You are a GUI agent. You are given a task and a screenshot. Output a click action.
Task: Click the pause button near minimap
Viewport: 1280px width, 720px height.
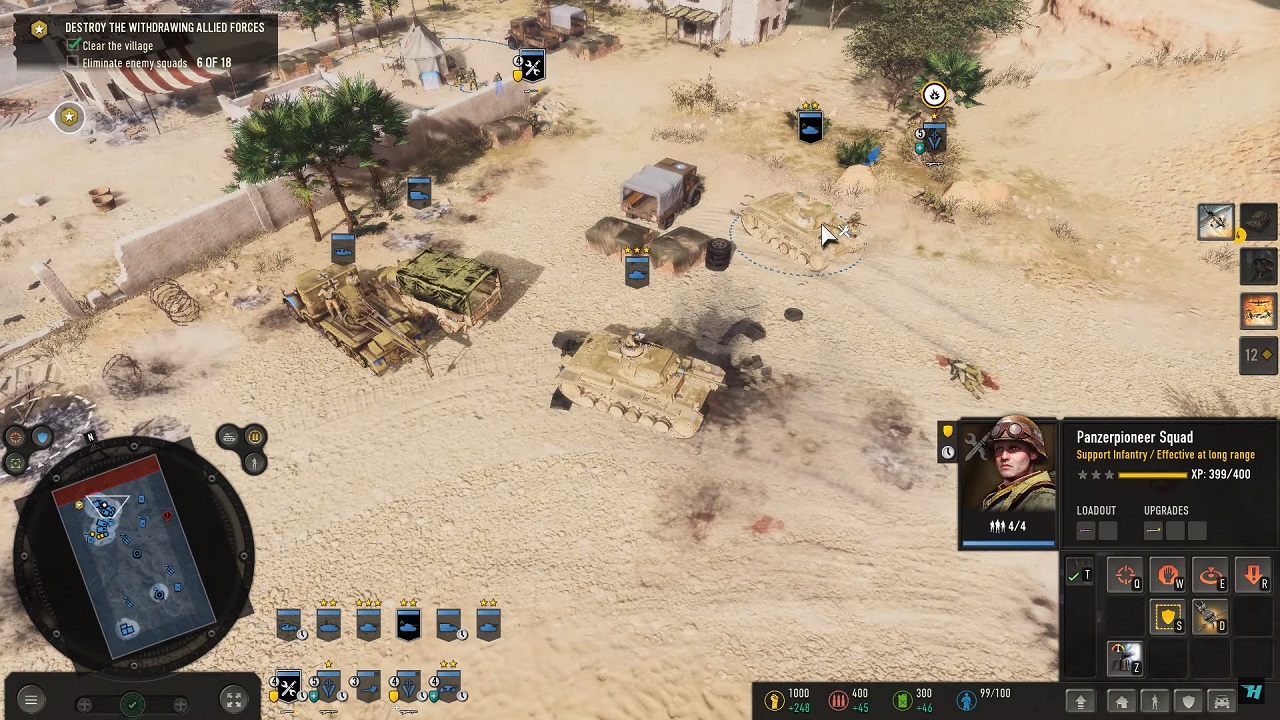pos(254,437)
